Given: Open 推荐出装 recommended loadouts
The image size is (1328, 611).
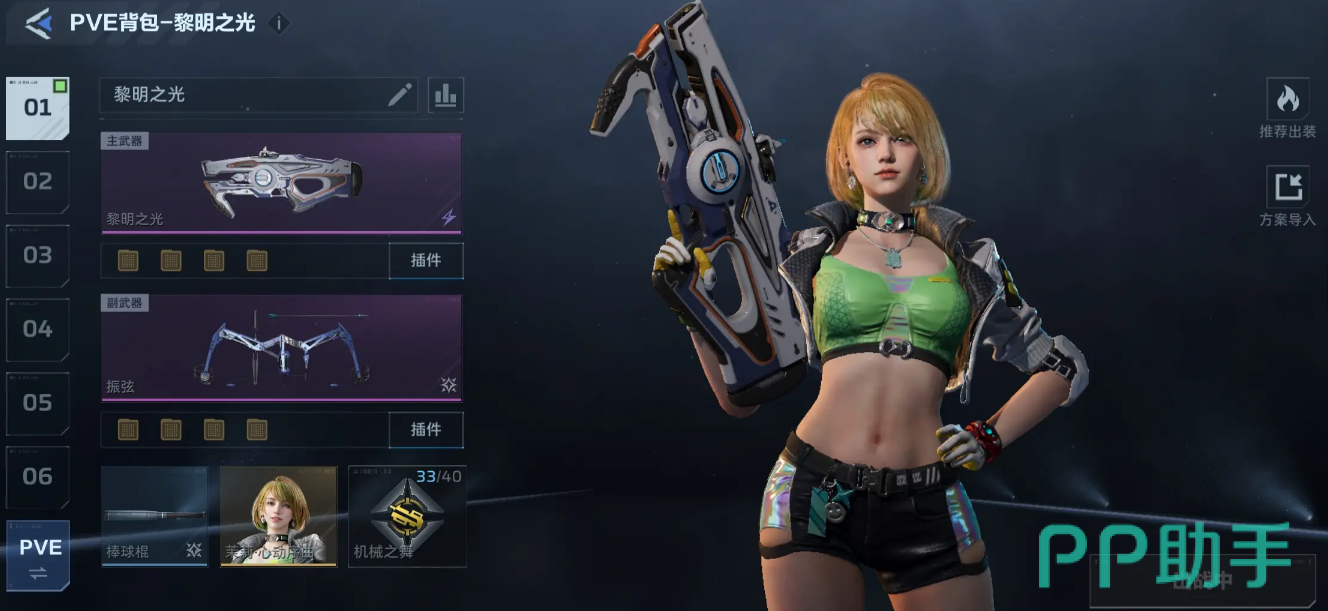Looking at the screenshot, I should [x=1287, y=108].
